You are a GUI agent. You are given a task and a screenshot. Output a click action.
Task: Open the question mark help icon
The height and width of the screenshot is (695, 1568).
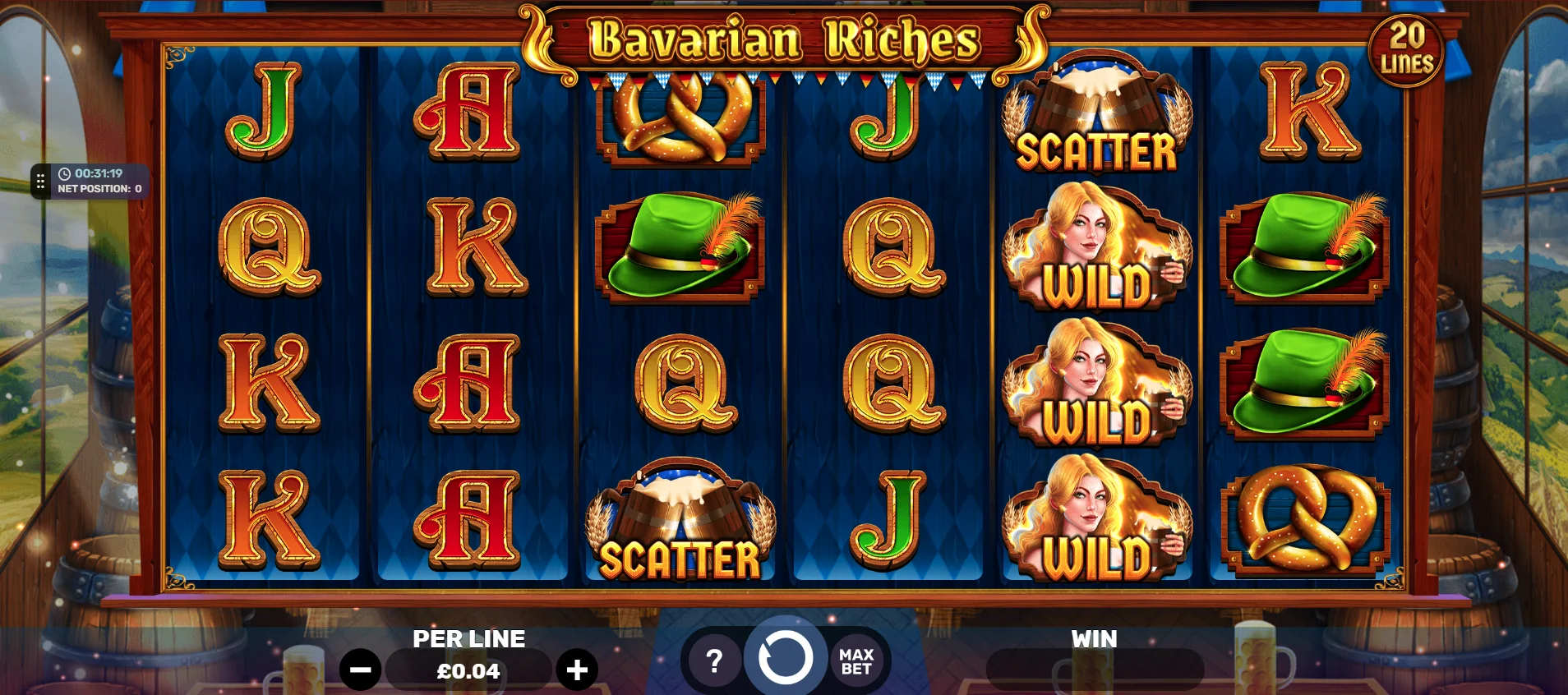coord(714,659)
